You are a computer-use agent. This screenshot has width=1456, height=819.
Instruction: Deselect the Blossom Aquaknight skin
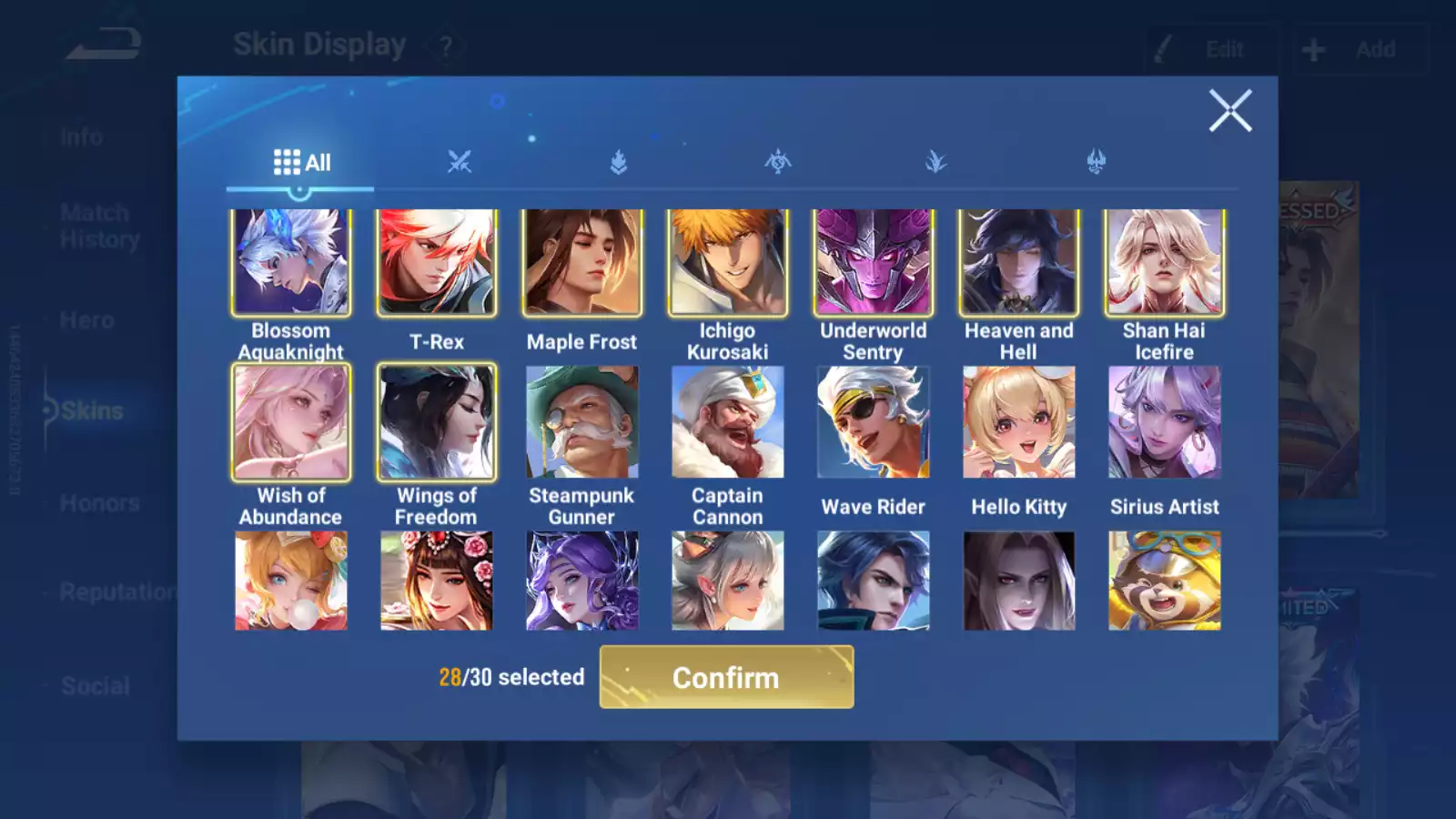(x=291, y=262)
